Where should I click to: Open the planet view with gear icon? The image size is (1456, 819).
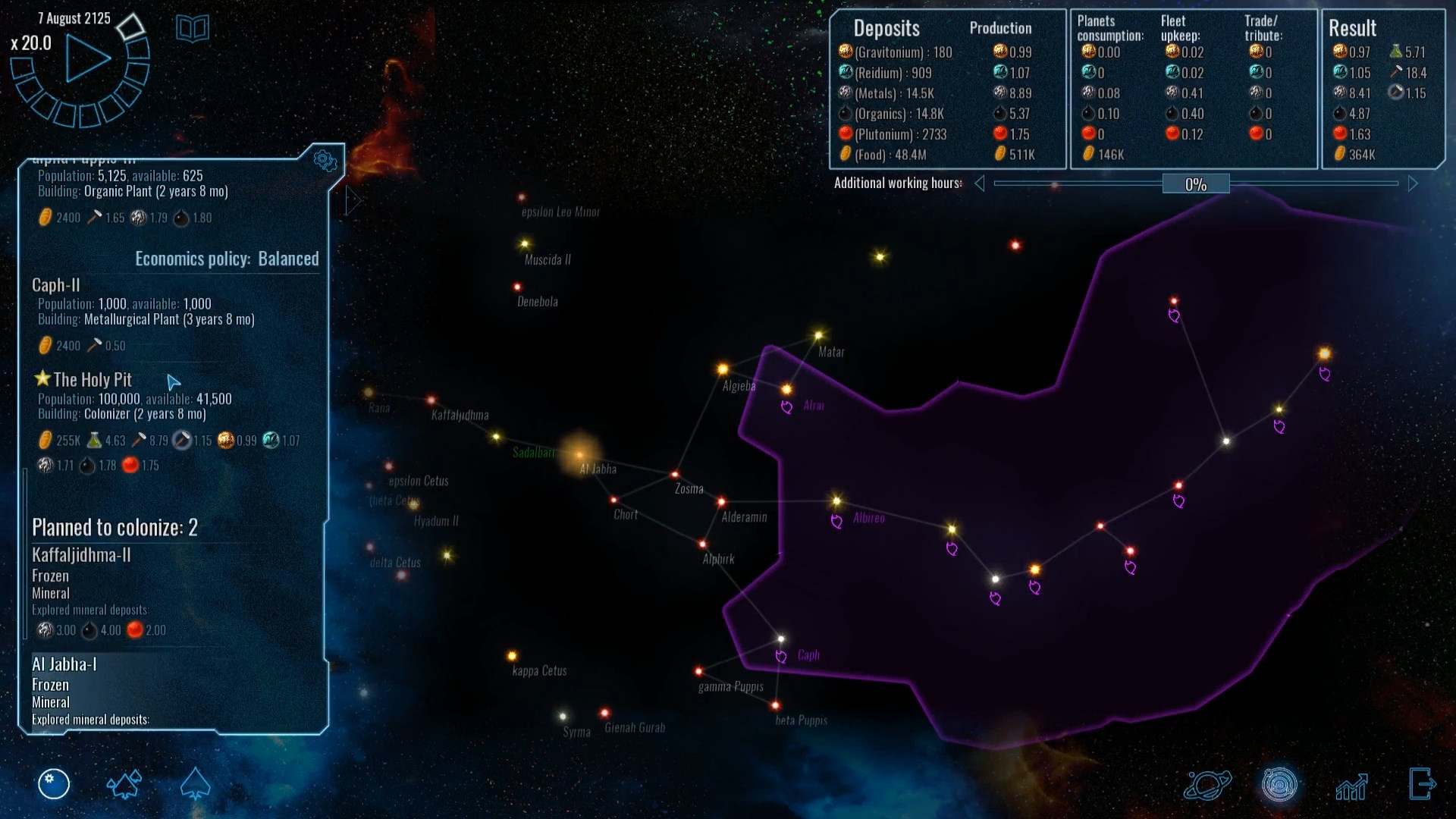(x=54, y=784)
